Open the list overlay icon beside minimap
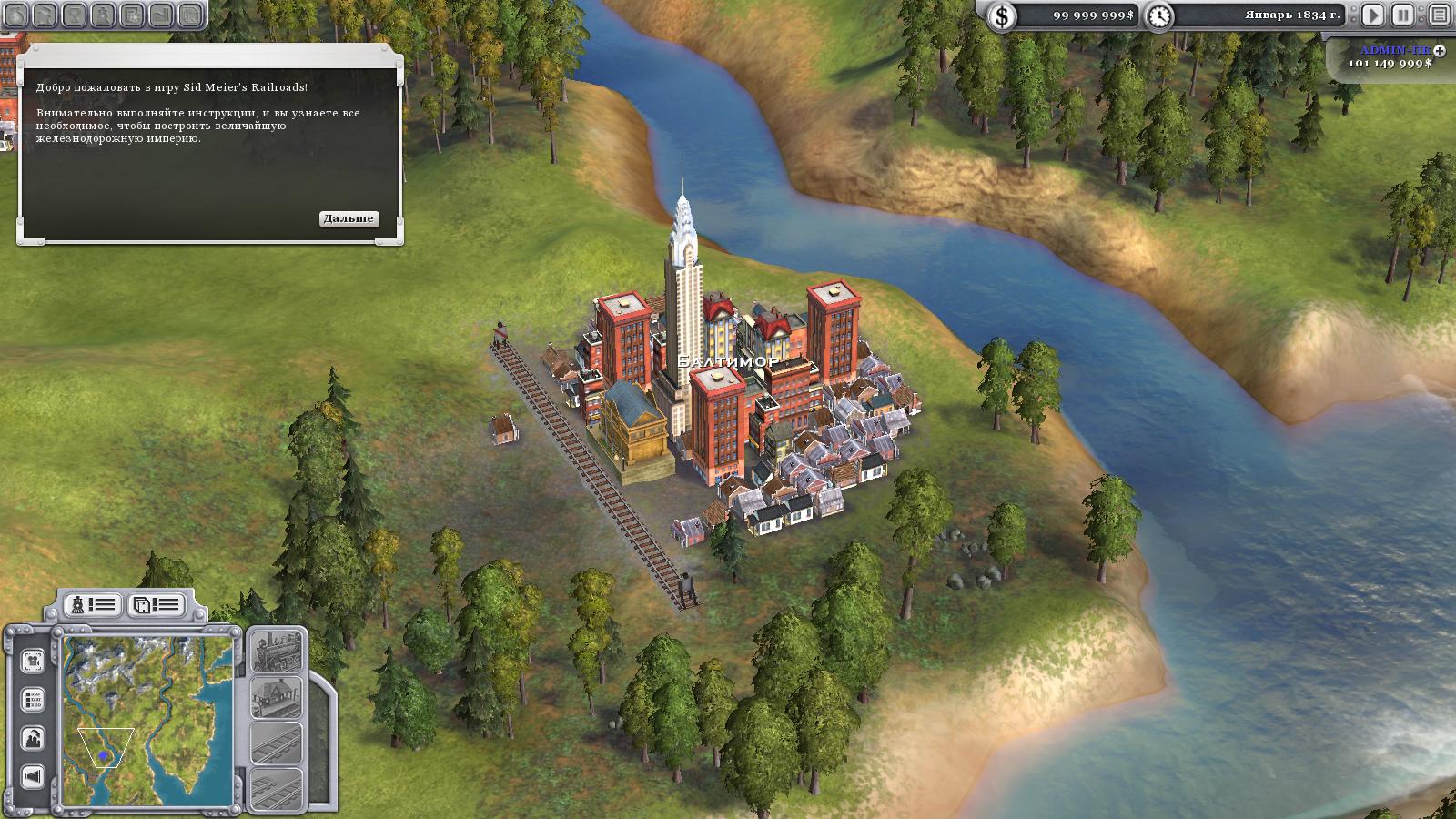The height and width of the screenshot is (819, 1456). pyautogui.click(x=33, y=700)
